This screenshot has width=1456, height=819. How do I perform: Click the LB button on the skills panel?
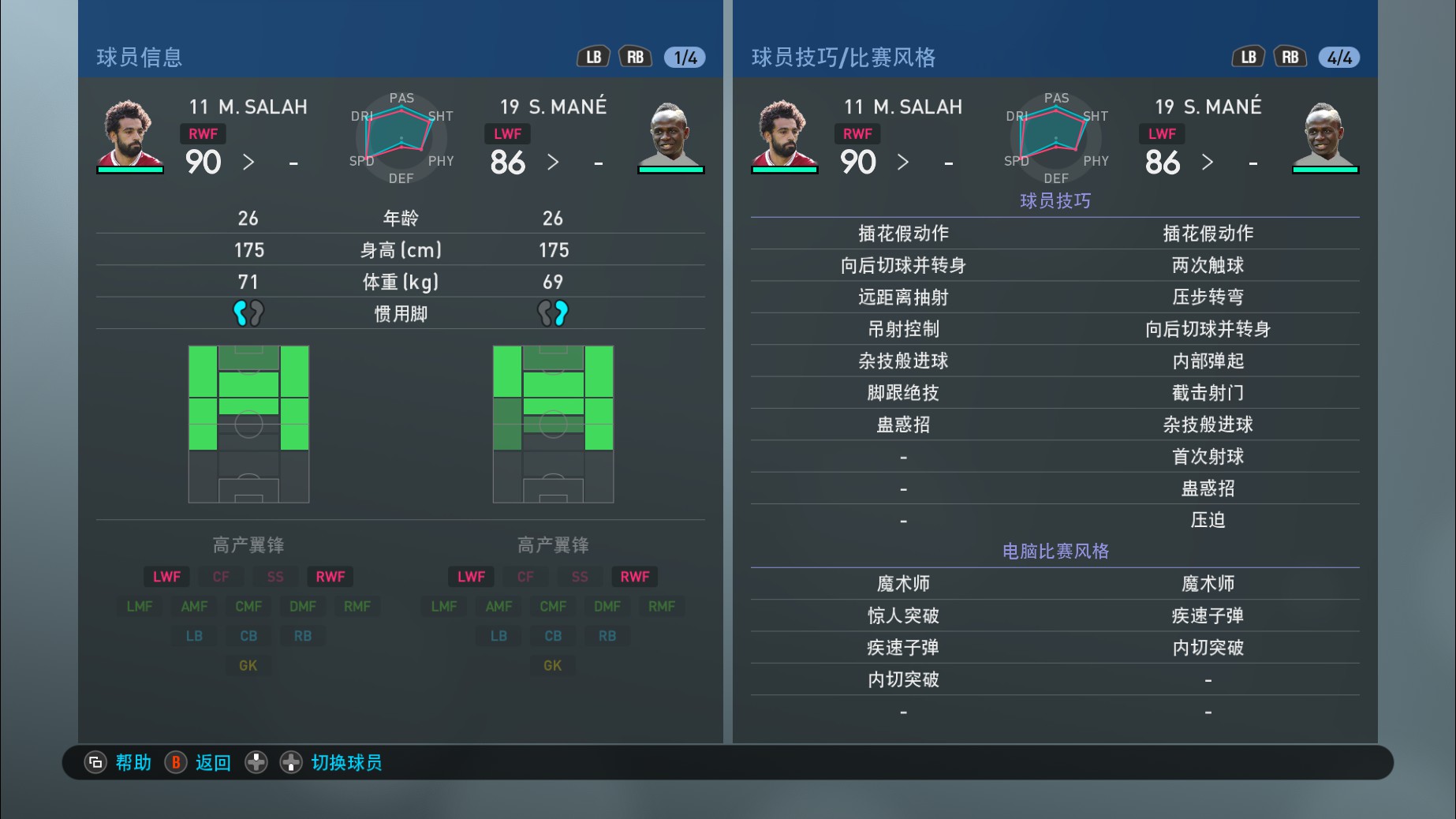1248,56
